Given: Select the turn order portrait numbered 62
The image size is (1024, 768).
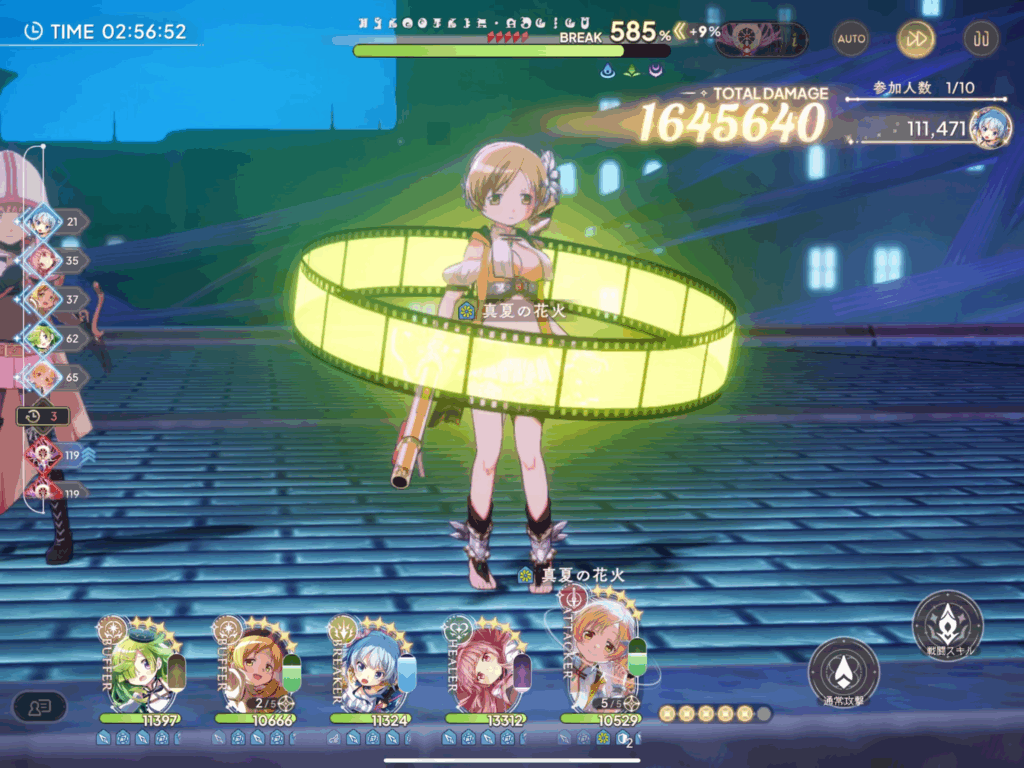Looking at the screenshot, I should tap(43, 339).
